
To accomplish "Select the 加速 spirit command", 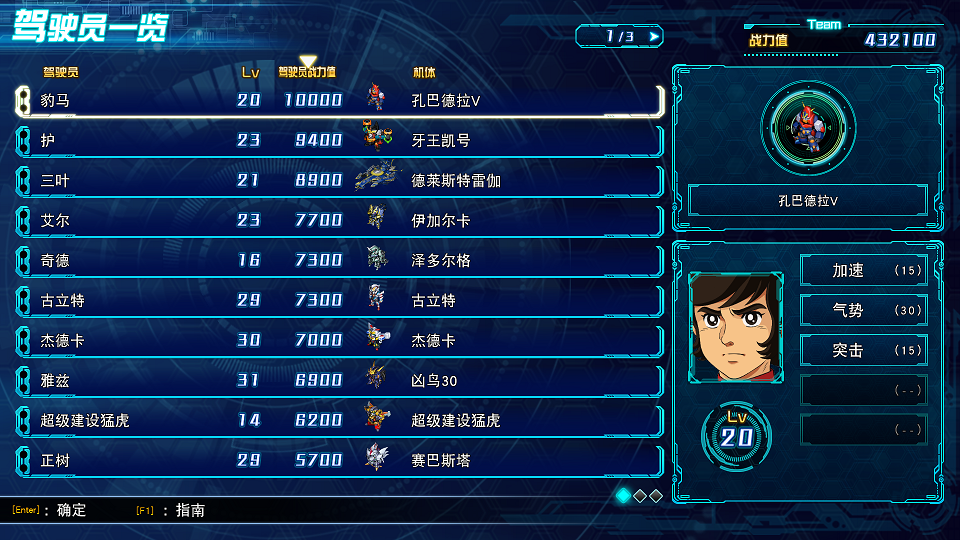I will pos(864,270).
